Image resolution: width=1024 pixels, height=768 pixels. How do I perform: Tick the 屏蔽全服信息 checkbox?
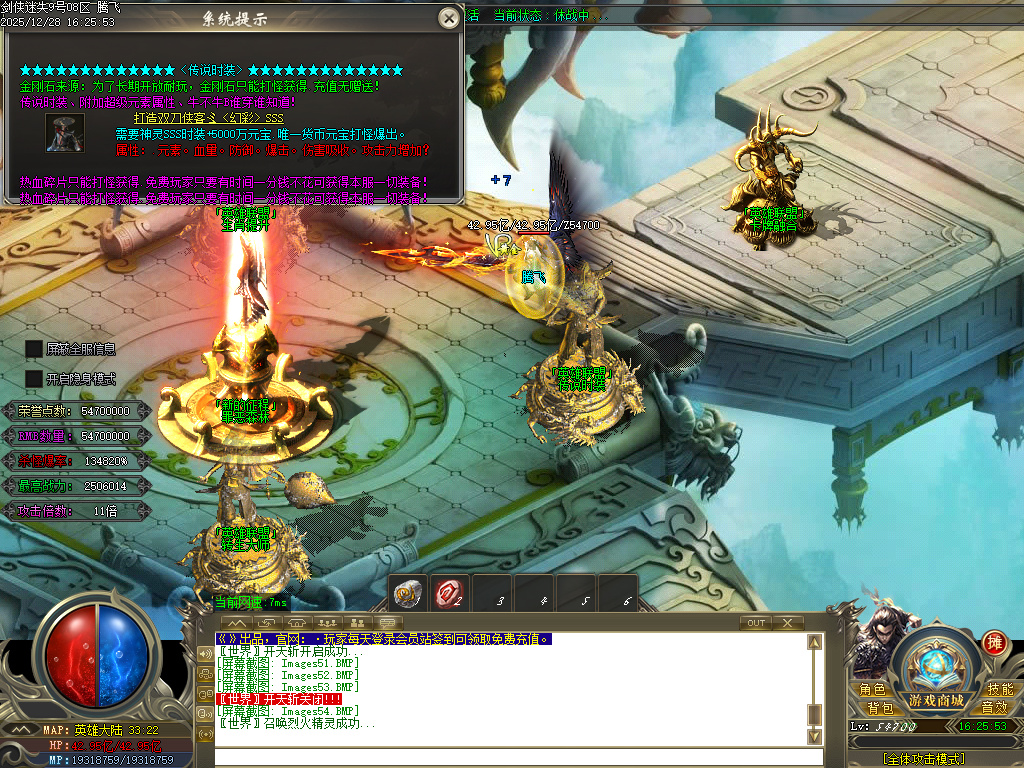[x=34, y=349]
